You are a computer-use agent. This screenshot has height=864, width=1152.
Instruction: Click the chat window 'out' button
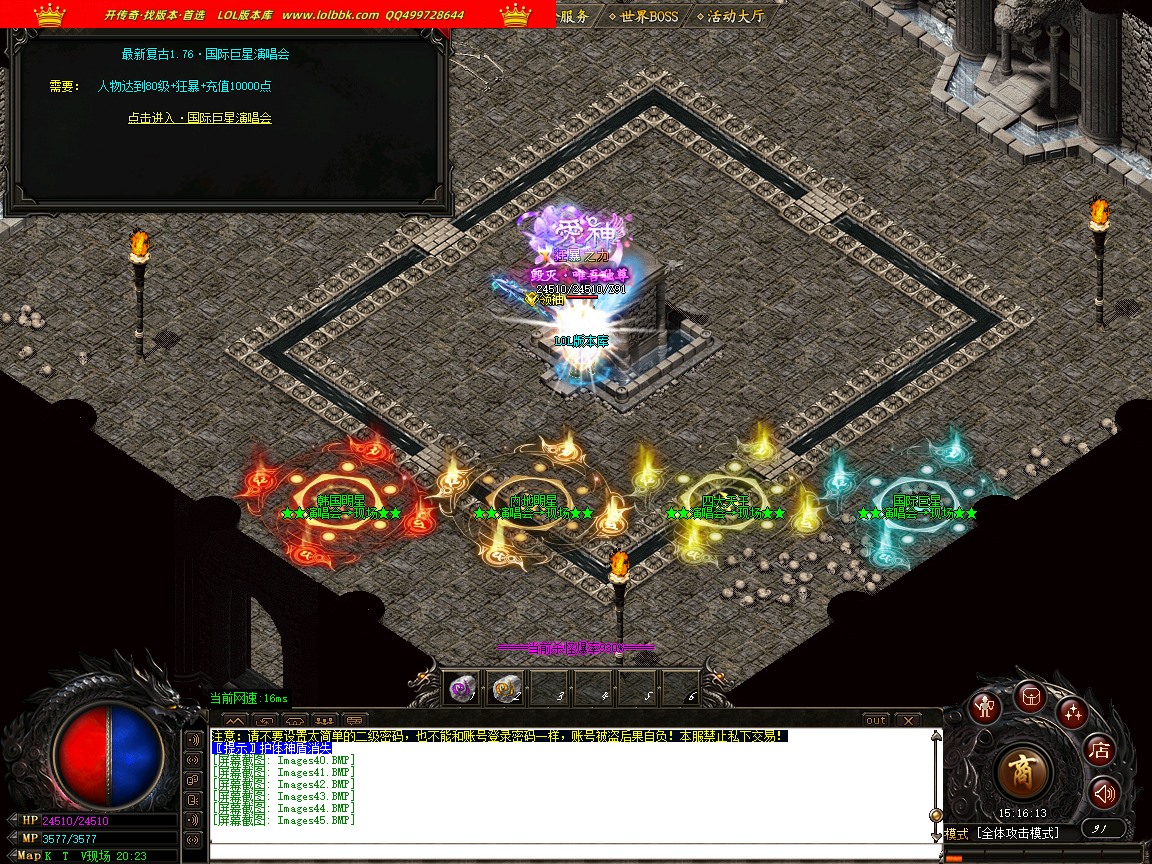[x=876, y=720]
